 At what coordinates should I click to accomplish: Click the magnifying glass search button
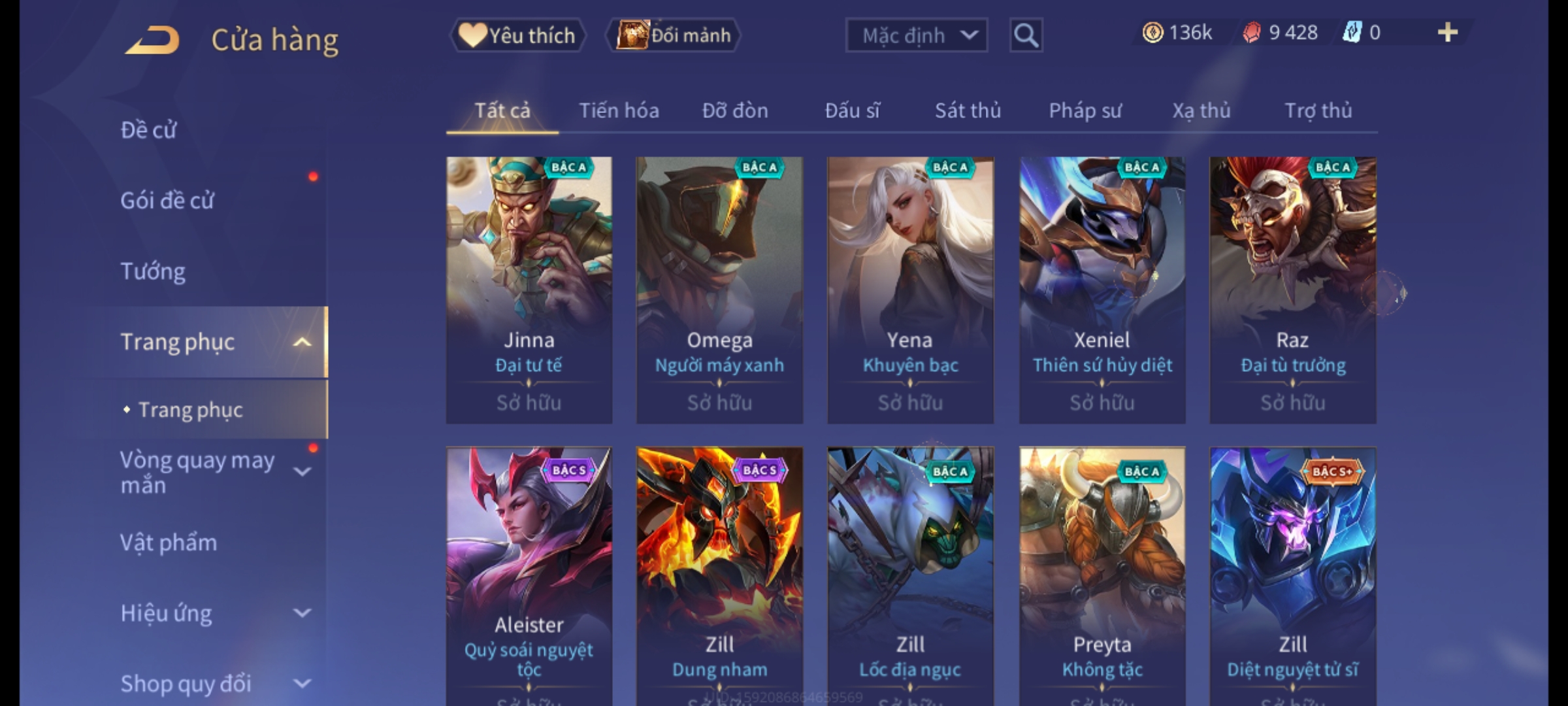[x=1026, y=35]
